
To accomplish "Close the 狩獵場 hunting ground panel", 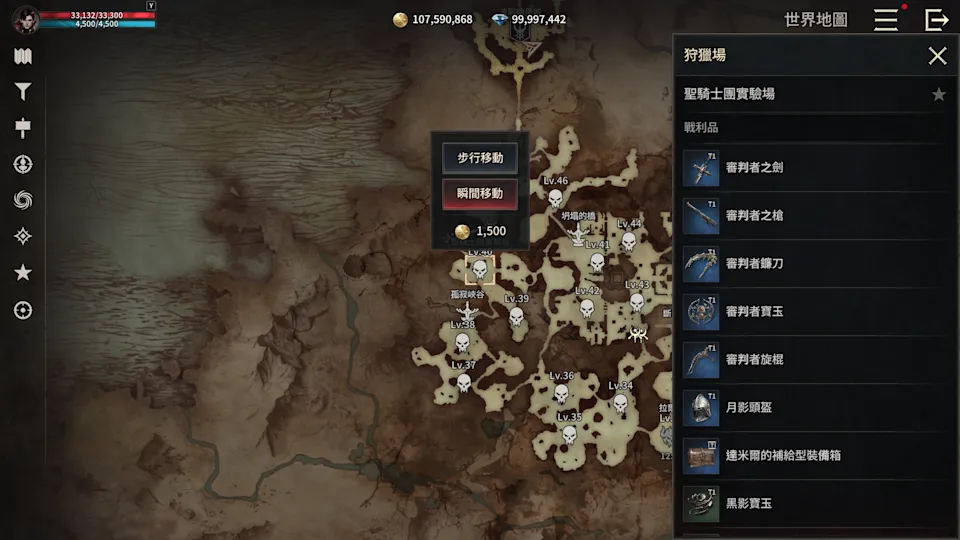I will 937,56.
